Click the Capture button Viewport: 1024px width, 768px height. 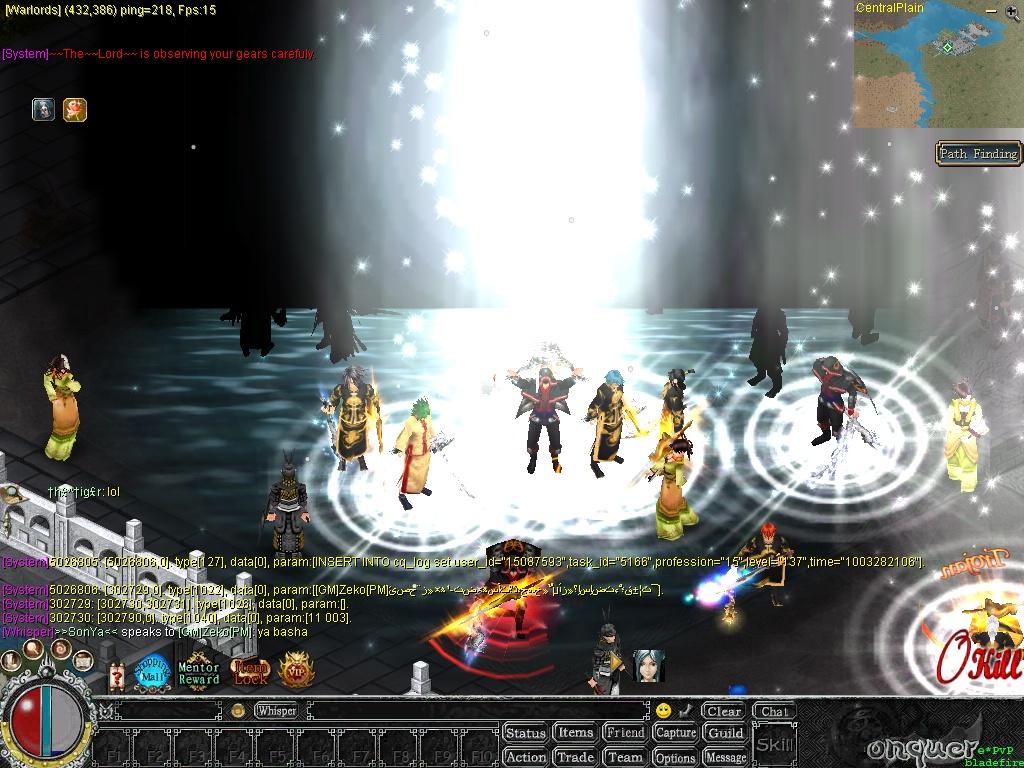click(675, 733)
